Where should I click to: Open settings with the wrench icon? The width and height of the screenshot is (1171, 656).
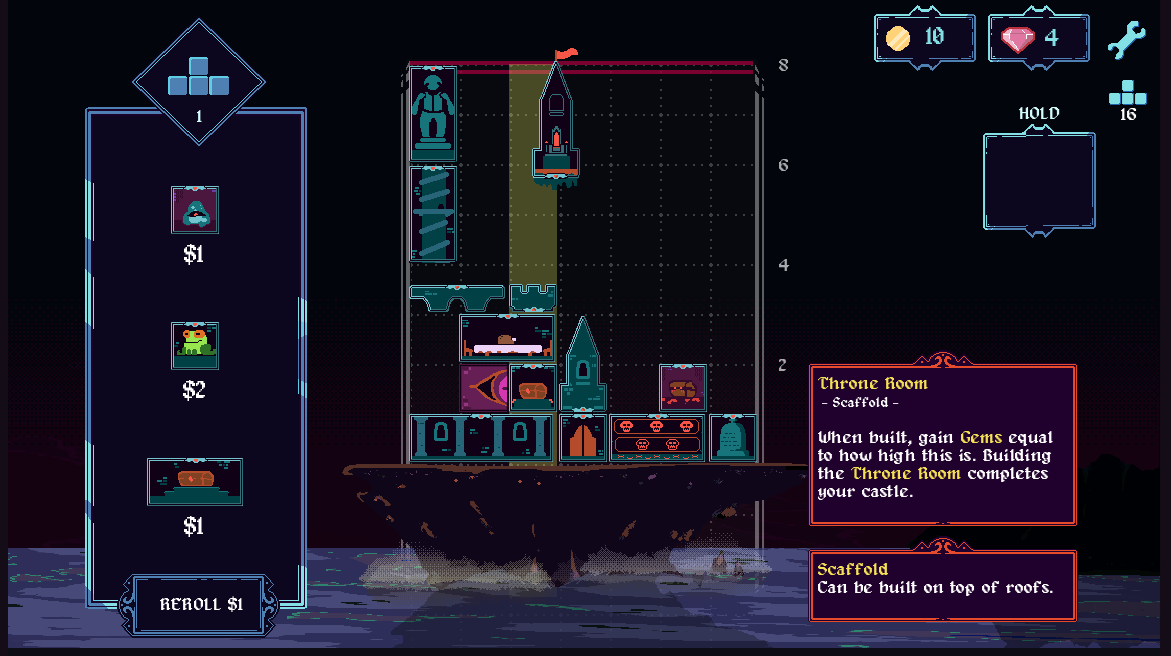(1125, 40)
